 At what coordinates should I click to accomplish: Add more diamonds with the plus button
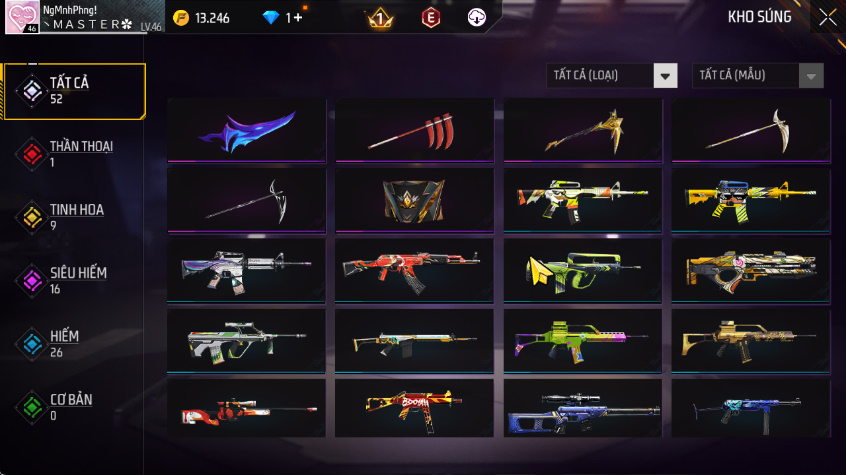click(x=297, y=18)
